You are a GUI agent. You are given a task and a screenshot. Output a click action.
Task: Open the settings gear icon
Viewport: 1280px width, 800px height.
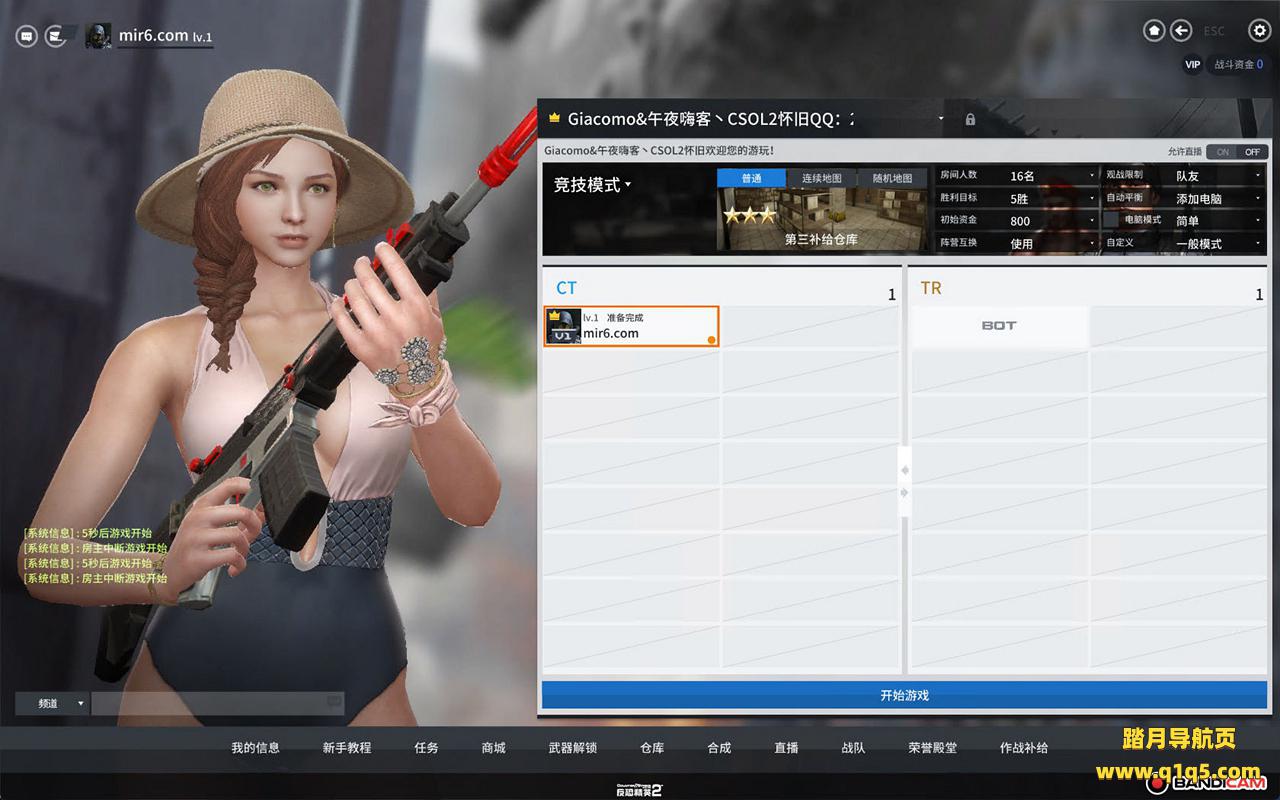click(x=1259, y=31)
